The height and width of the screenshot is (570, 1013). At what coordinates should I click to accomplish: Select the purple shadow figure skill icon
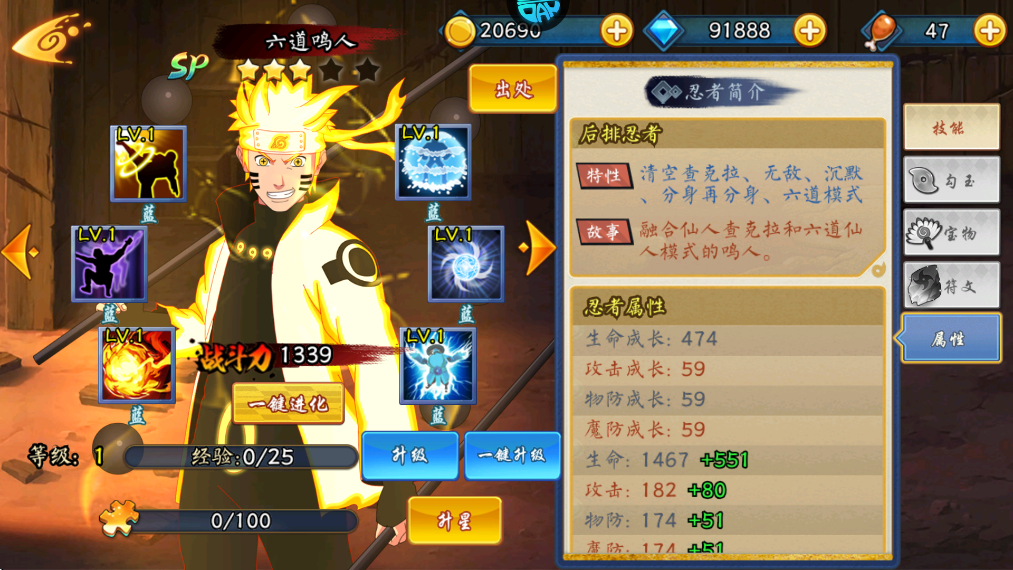pyautogui.click(x=109, y=264)
